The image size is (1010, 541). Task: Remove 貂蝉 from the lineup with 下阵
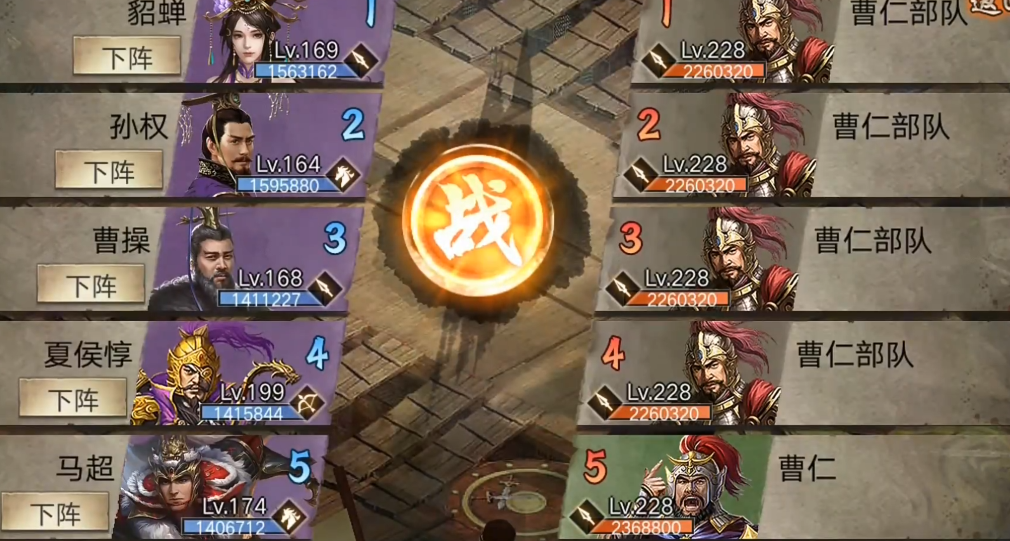click(127, 57)
